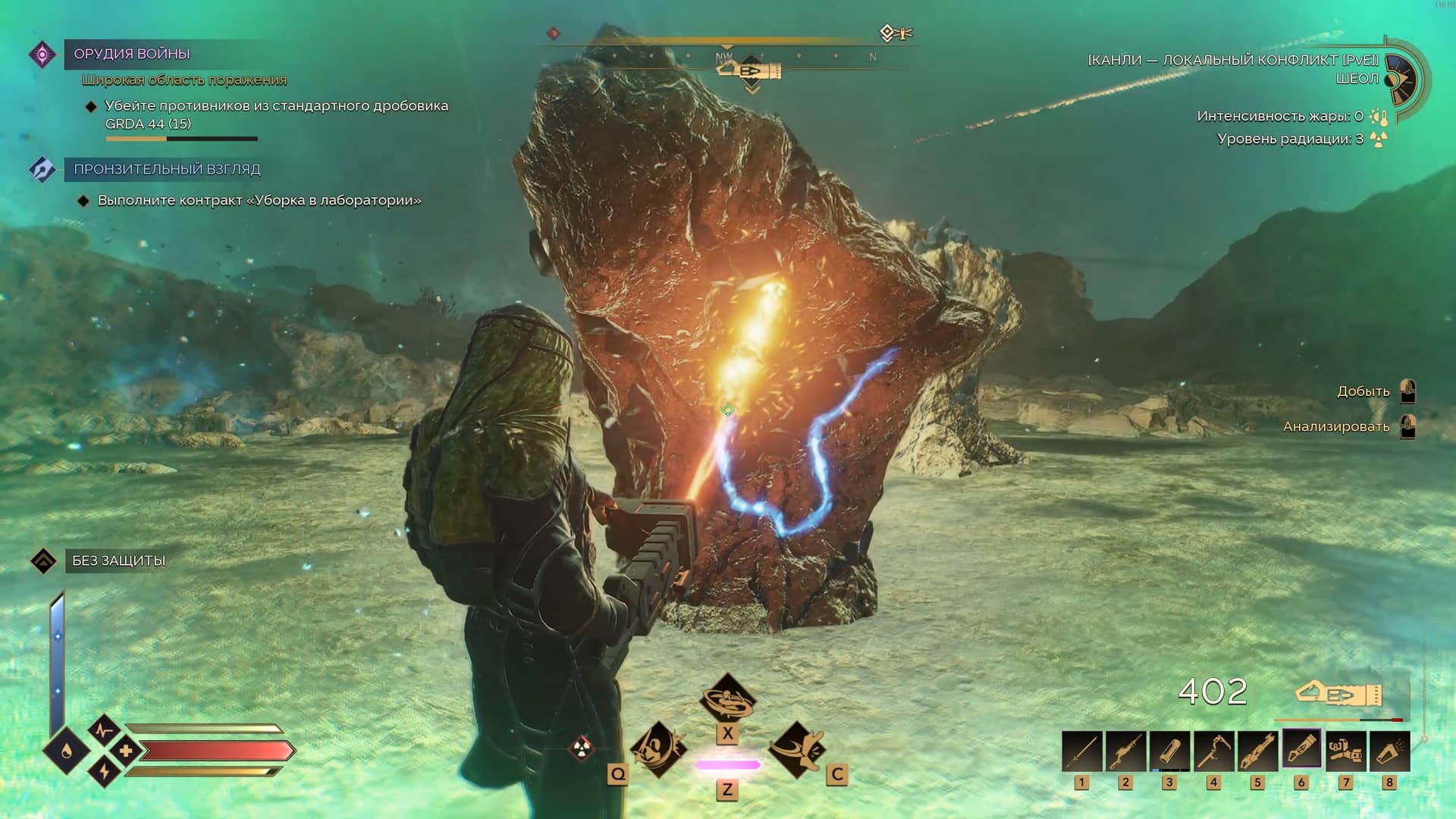Image resolution: width=1456 pixels, height=819 pixels.
Task: Click the radiation warning icon near abilities
Action: pyautogui.click(x=582, y=748)
